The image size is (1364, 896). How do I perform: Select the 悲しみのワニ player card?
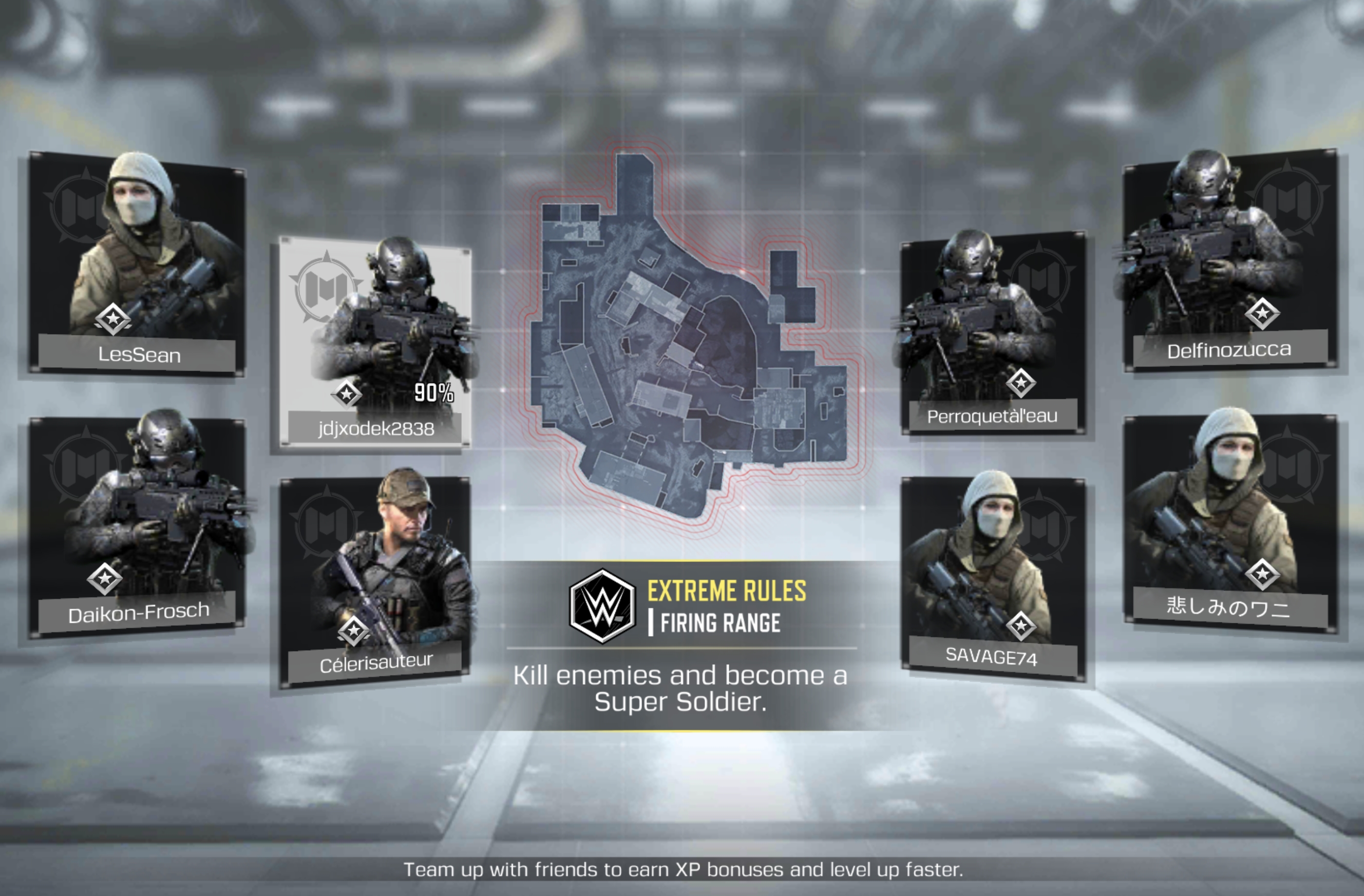(1230, 522)
